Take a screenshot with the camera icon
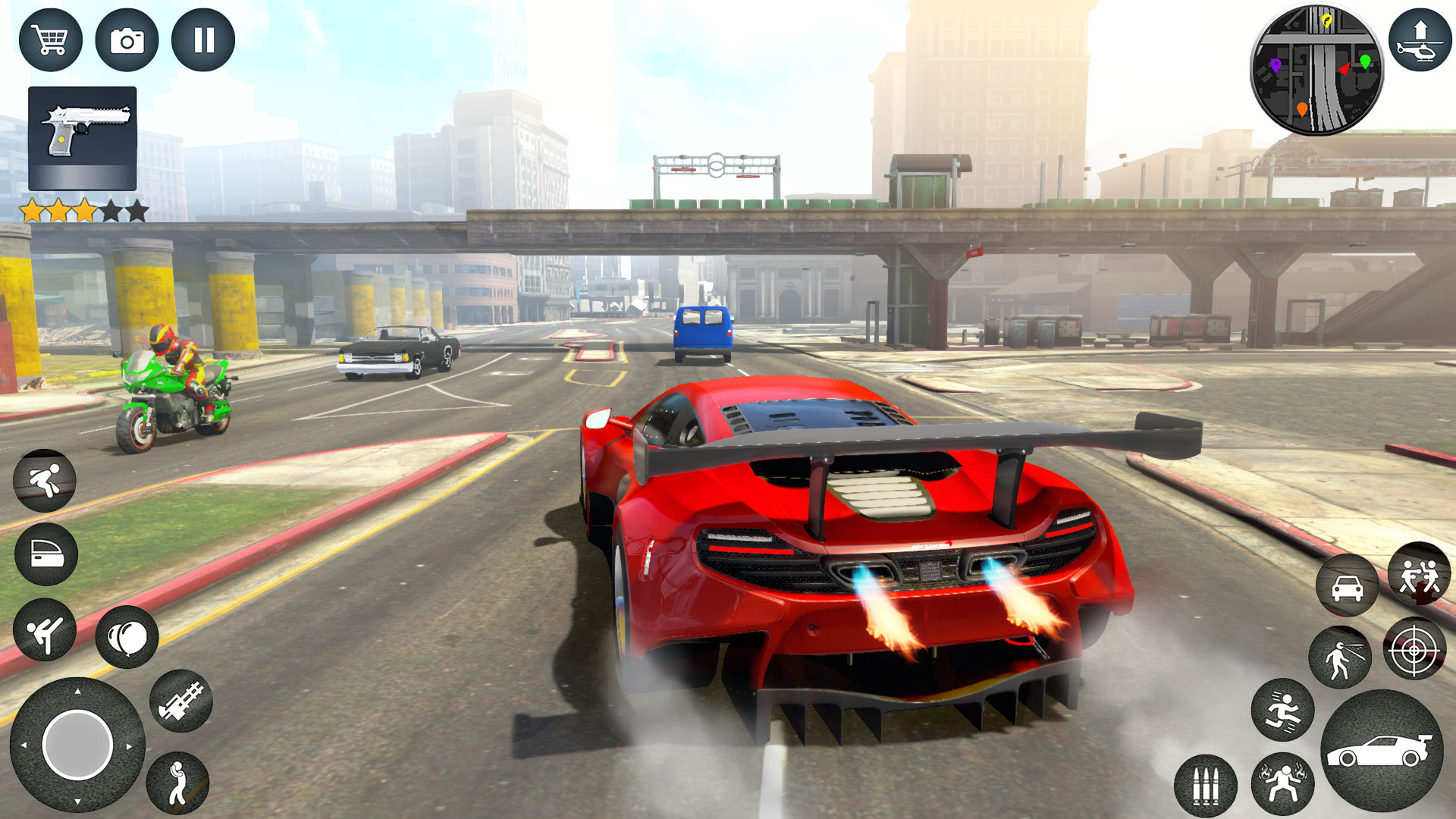 129,39
